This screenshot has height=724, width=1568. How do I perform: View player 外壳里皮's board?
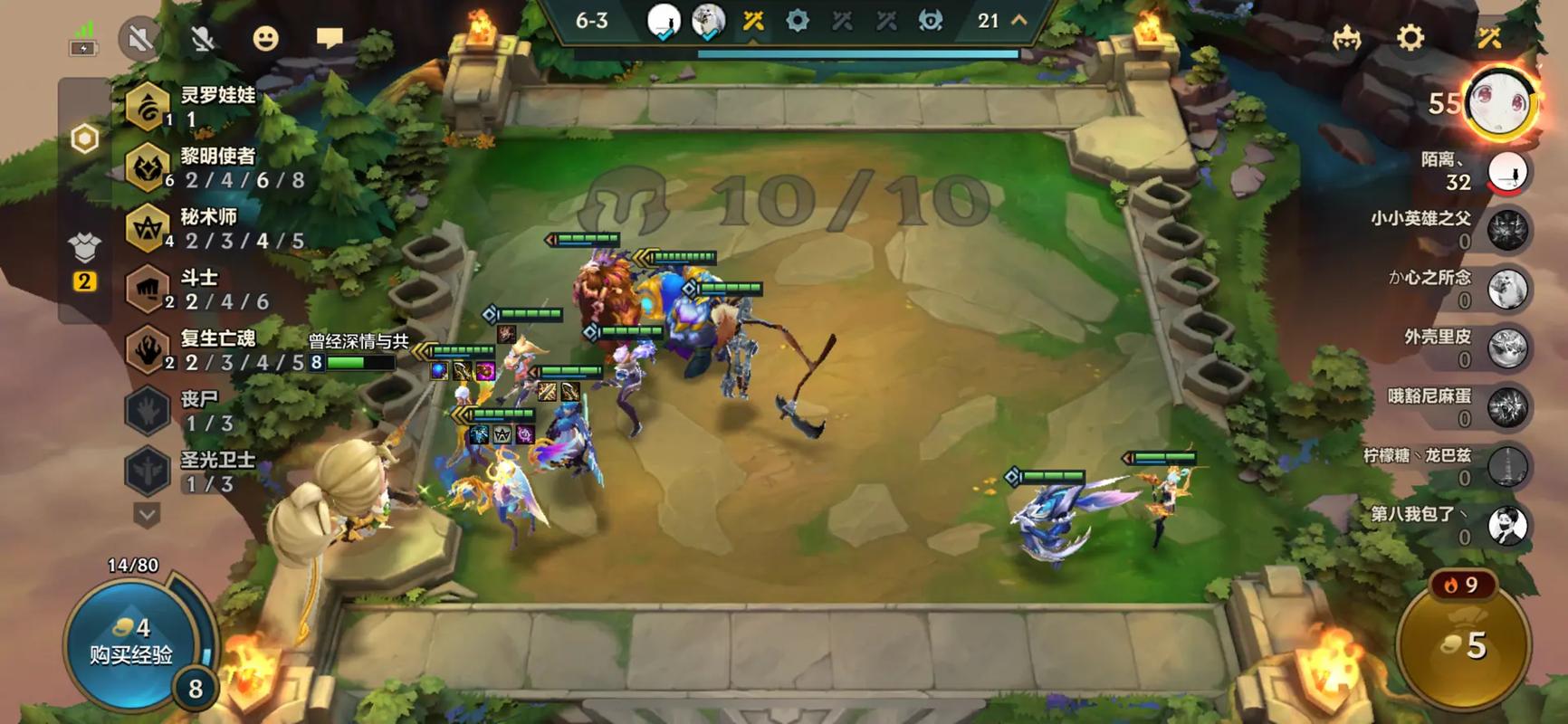tap(1507, 348)
